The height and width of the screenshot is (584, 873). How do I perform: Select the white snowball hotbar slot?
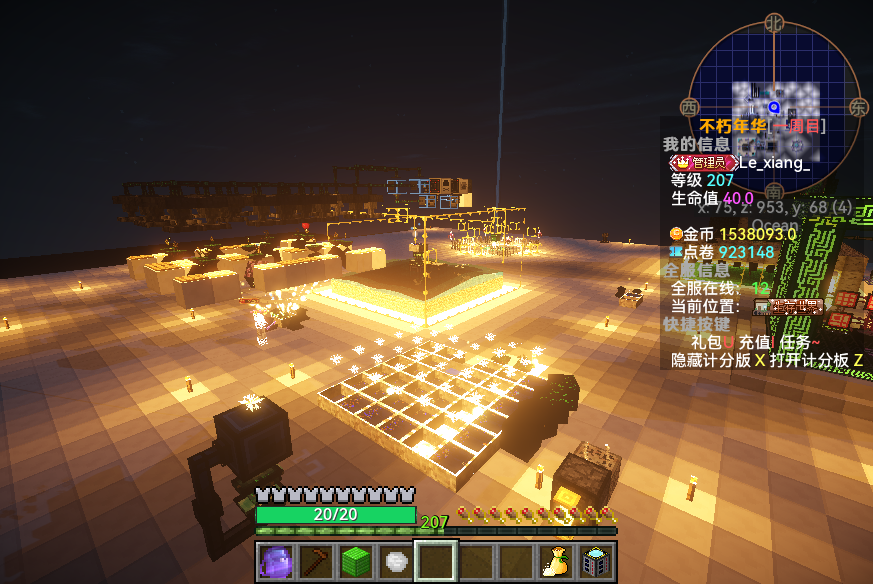pos(396,561)
